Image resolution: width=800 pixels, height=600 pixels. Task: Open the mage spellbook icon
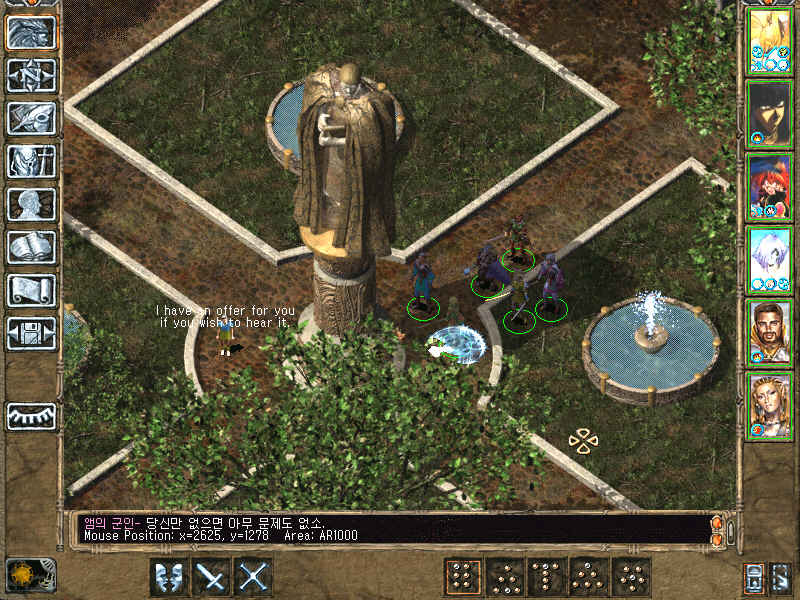(x=31, y=247)
